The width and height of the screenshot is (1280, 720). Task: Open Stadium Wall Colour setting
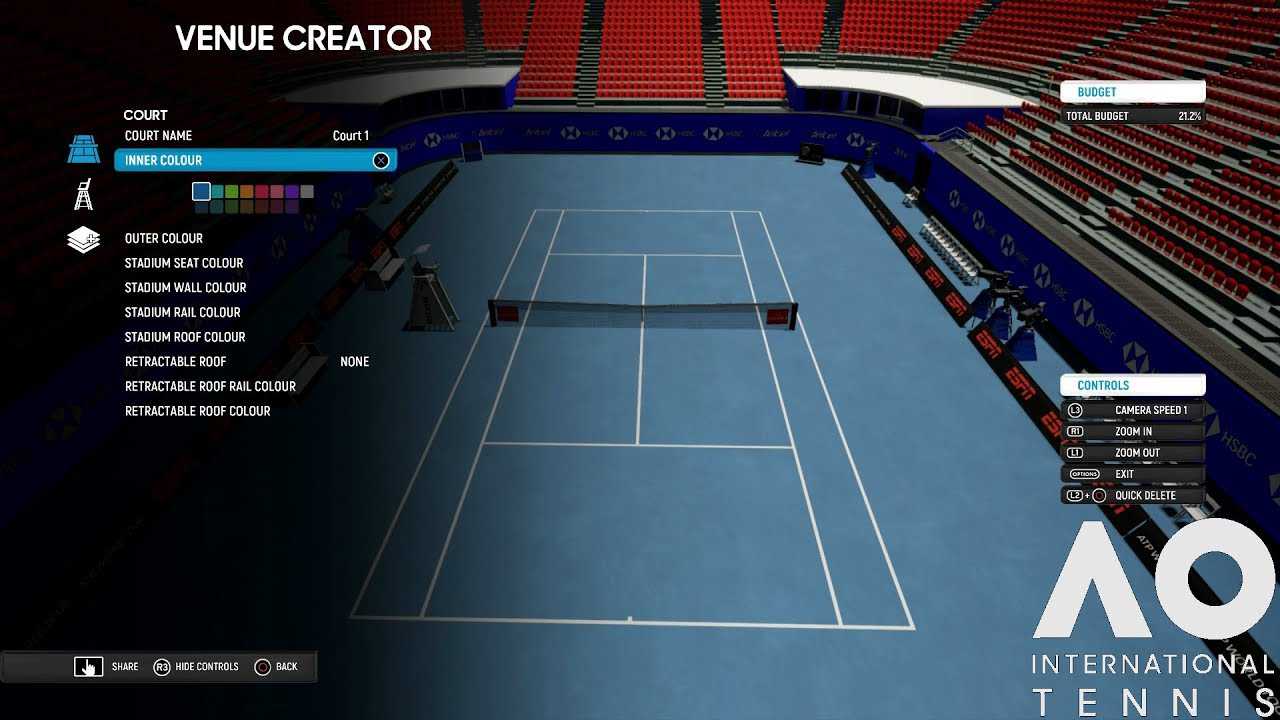click(x=185, y=288)
